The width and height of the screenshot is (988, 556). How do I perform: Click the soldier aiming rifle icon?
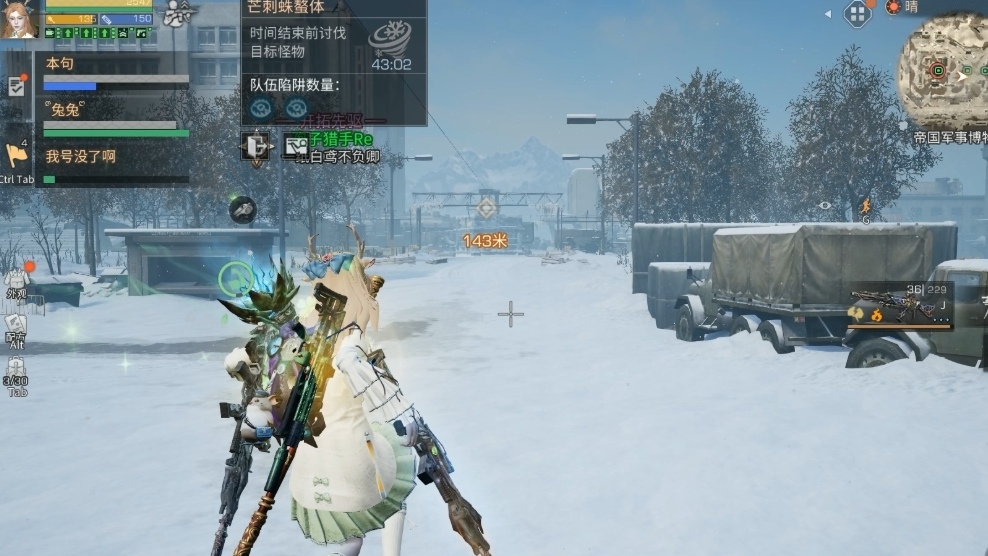178,13
